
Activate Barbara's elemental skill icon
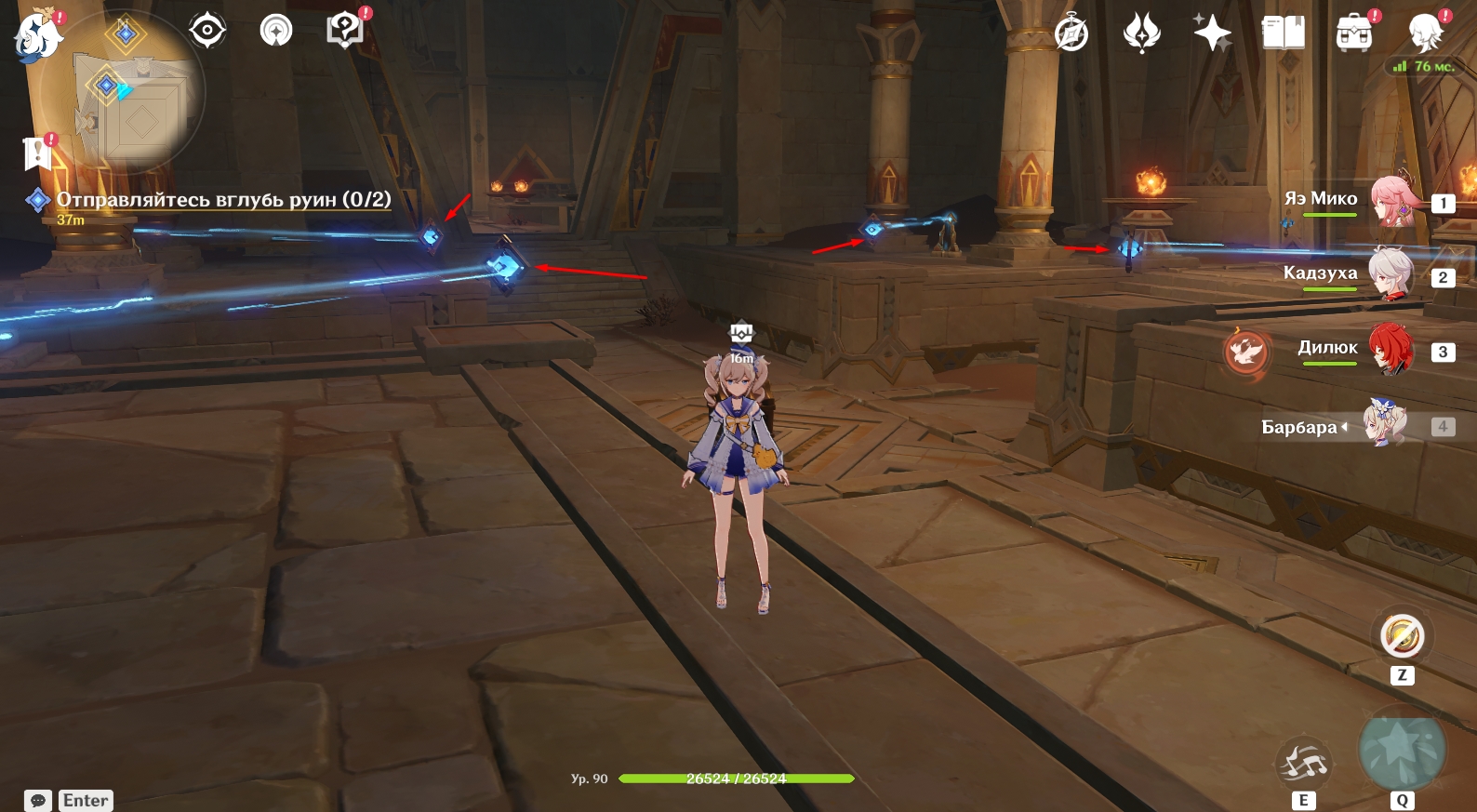[x=1304, y=765]
